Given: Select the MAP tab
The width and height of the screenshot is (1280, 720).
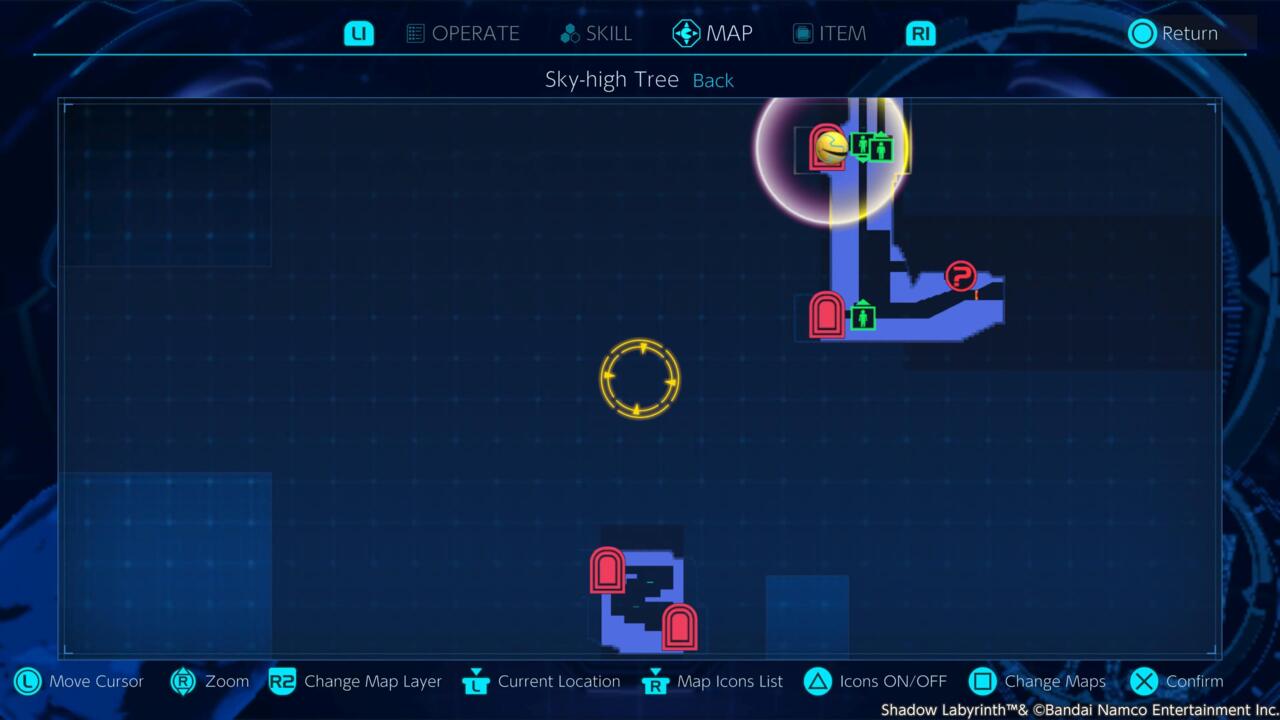Looking at the screenshot, I should (713, 33).
